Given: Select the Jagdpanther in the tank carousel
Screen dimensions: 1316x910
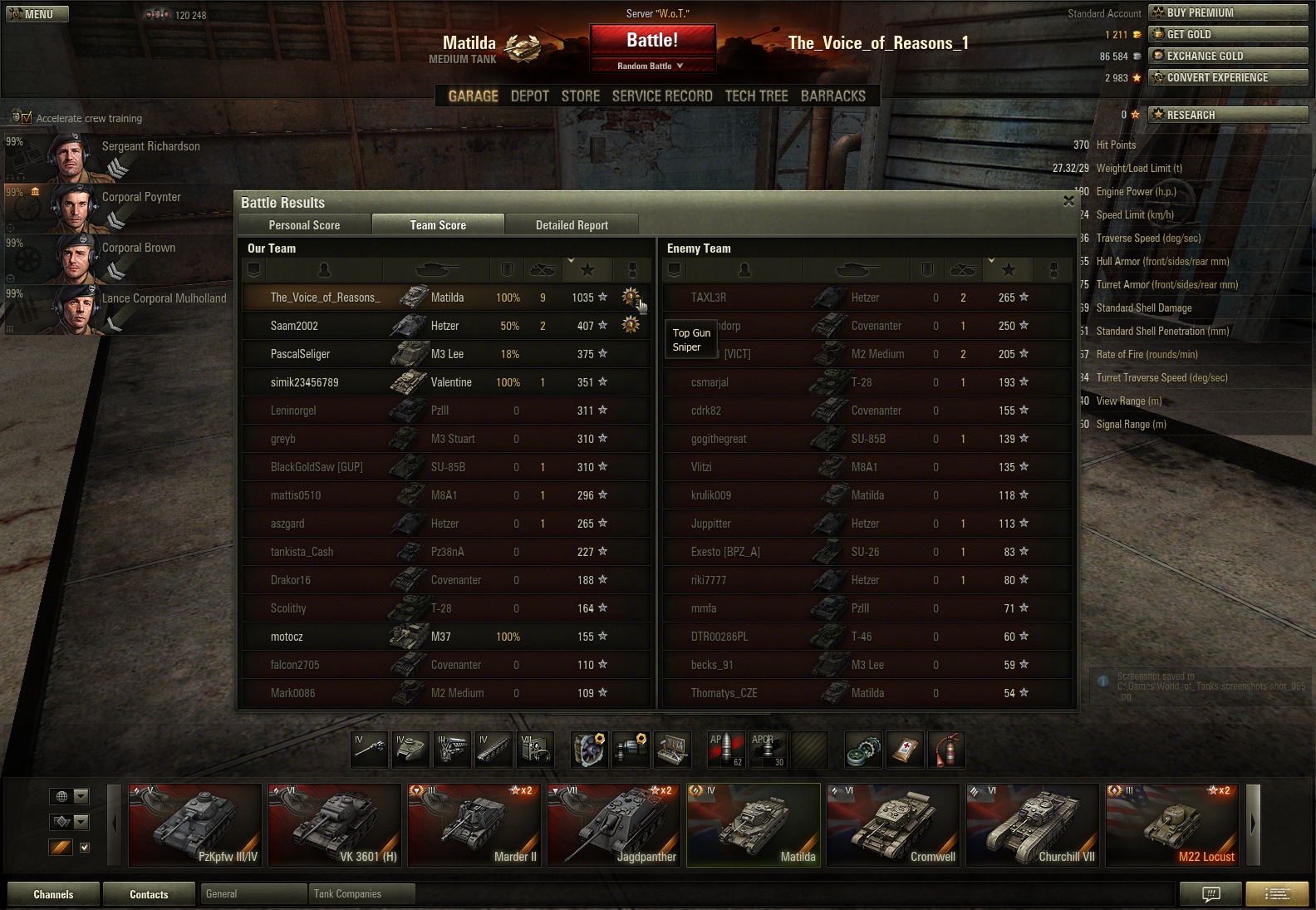Looking at the screenshot, I should [x=614, y=825].
